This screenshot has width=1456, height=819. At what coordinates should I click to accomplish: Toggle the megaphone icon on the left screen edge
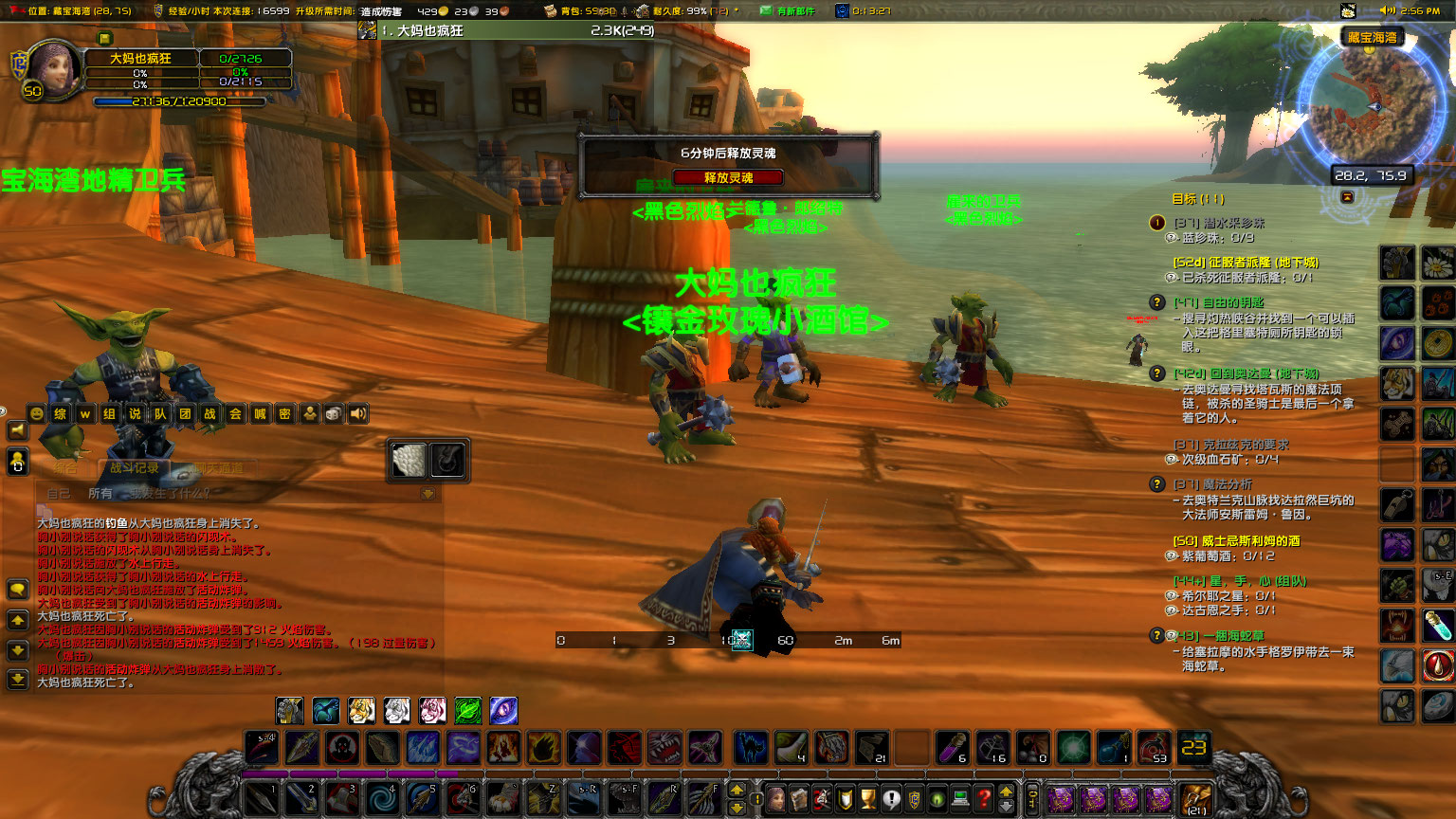(17, 428)
